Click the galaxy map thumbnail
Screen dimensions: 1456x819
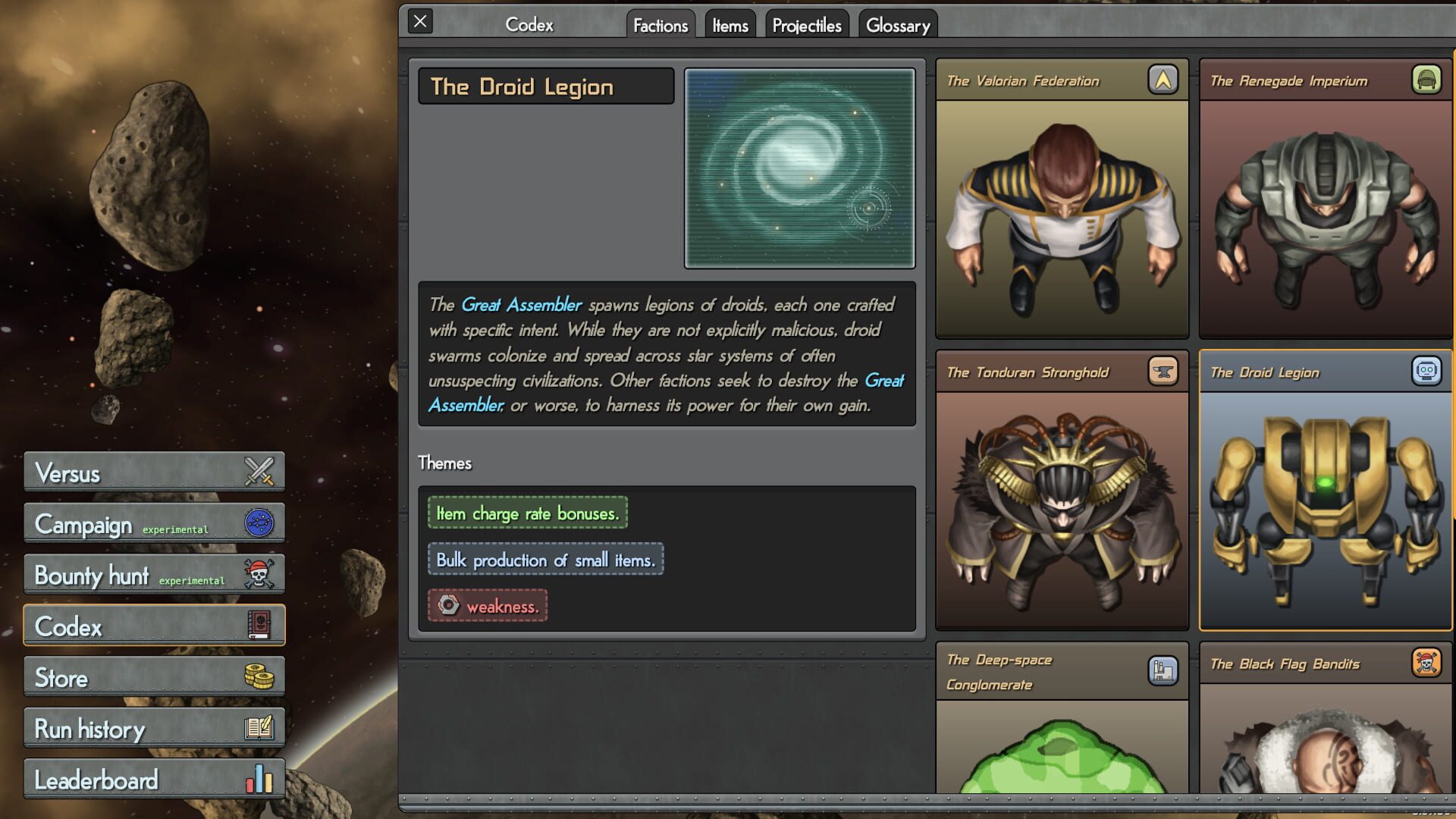(x=799, y=168)
